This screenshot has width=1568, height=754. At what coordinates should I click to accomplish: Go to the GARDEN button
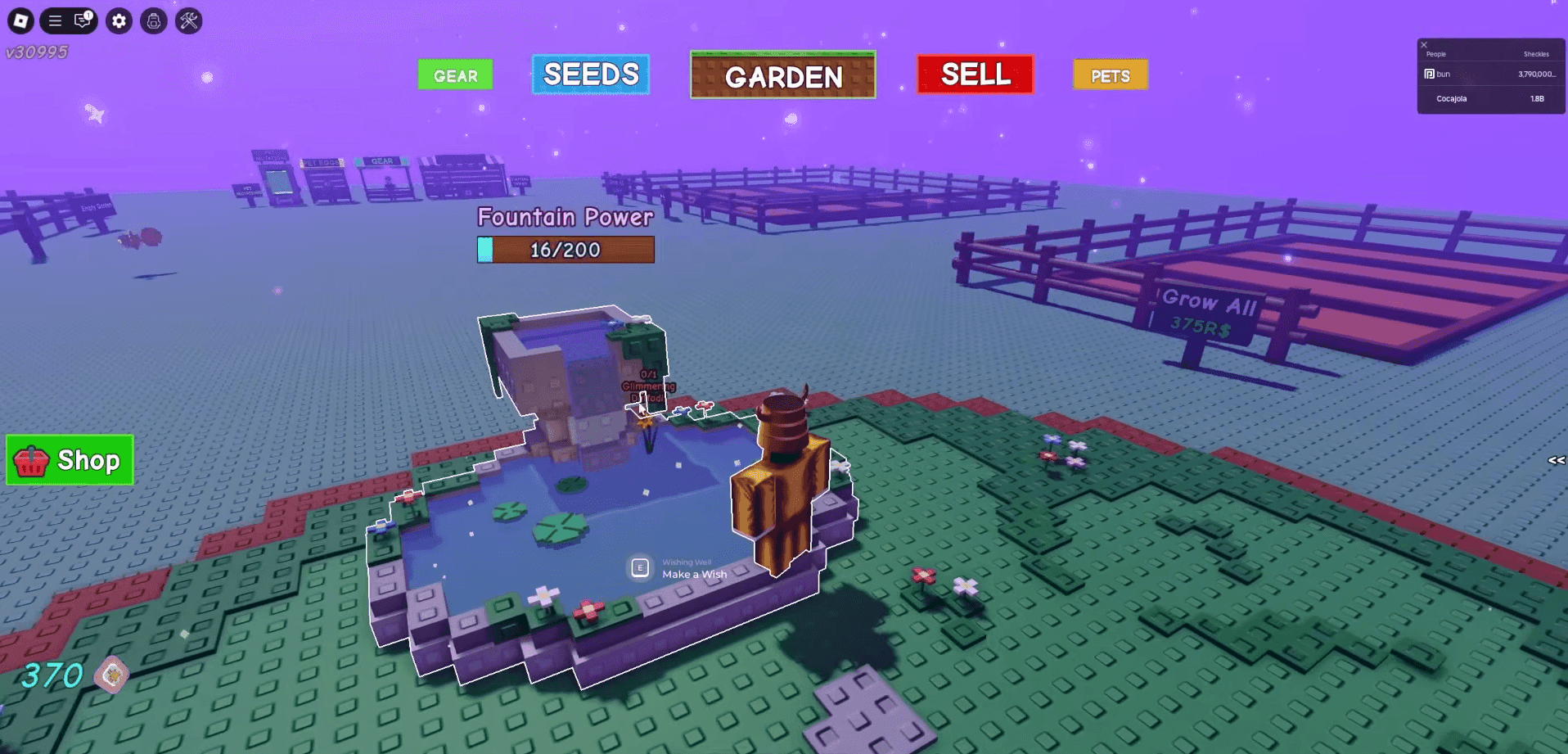click(x=783, y=75)
